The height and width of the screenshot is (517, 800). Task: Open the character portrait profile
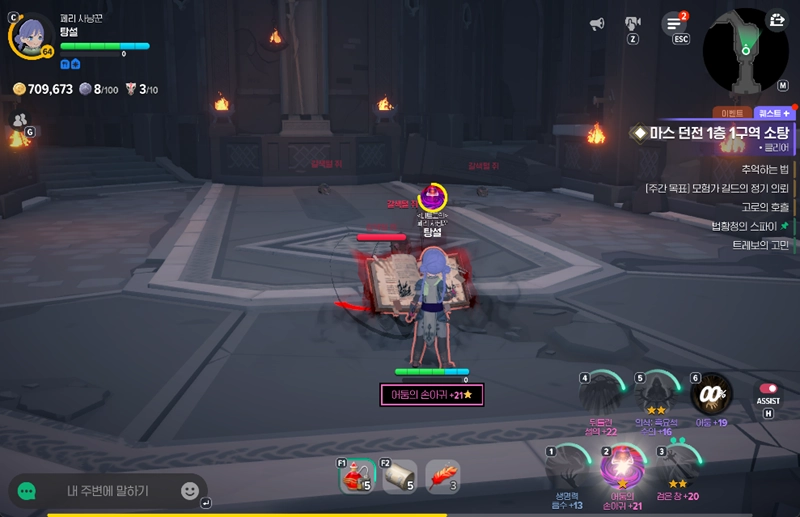(x=31, y=33)
